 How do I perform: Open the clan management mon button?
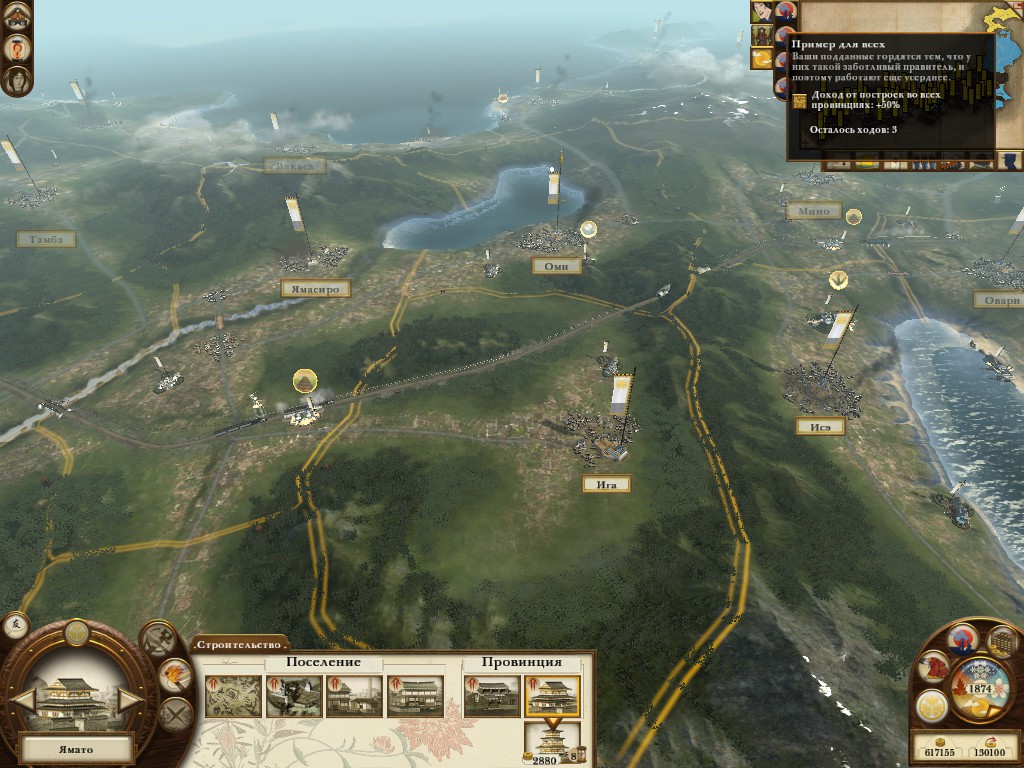[x=931, y=705]
